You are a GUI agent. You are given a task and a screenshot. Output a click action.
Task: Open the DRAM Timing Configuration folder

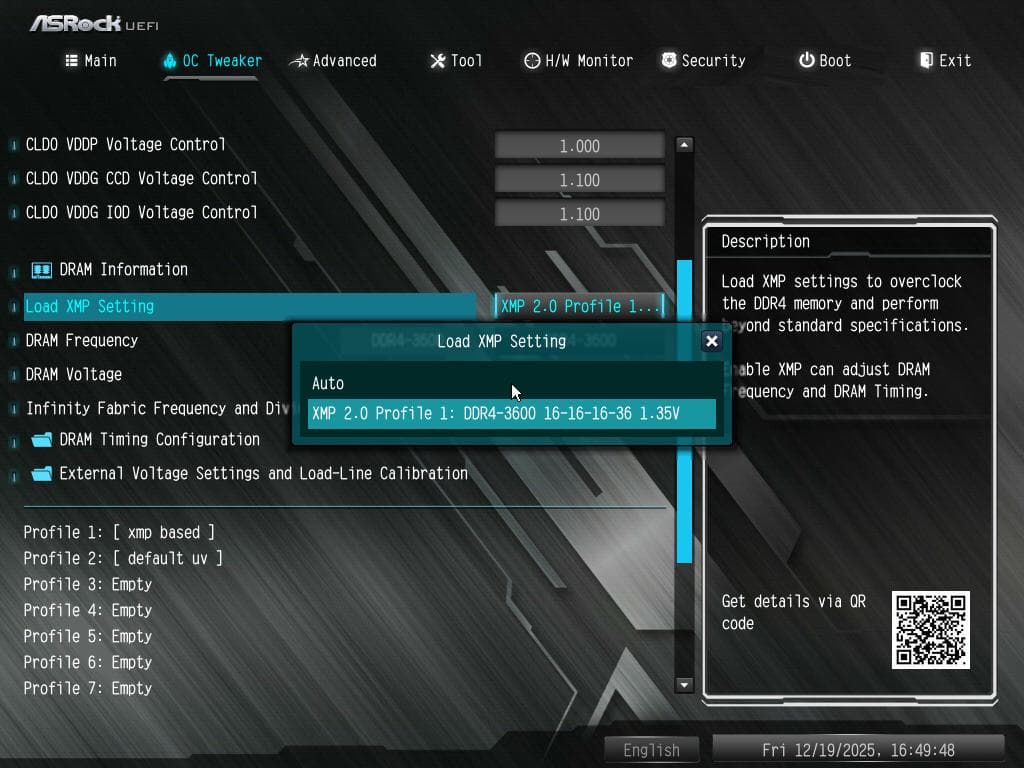tap(159, 439)
